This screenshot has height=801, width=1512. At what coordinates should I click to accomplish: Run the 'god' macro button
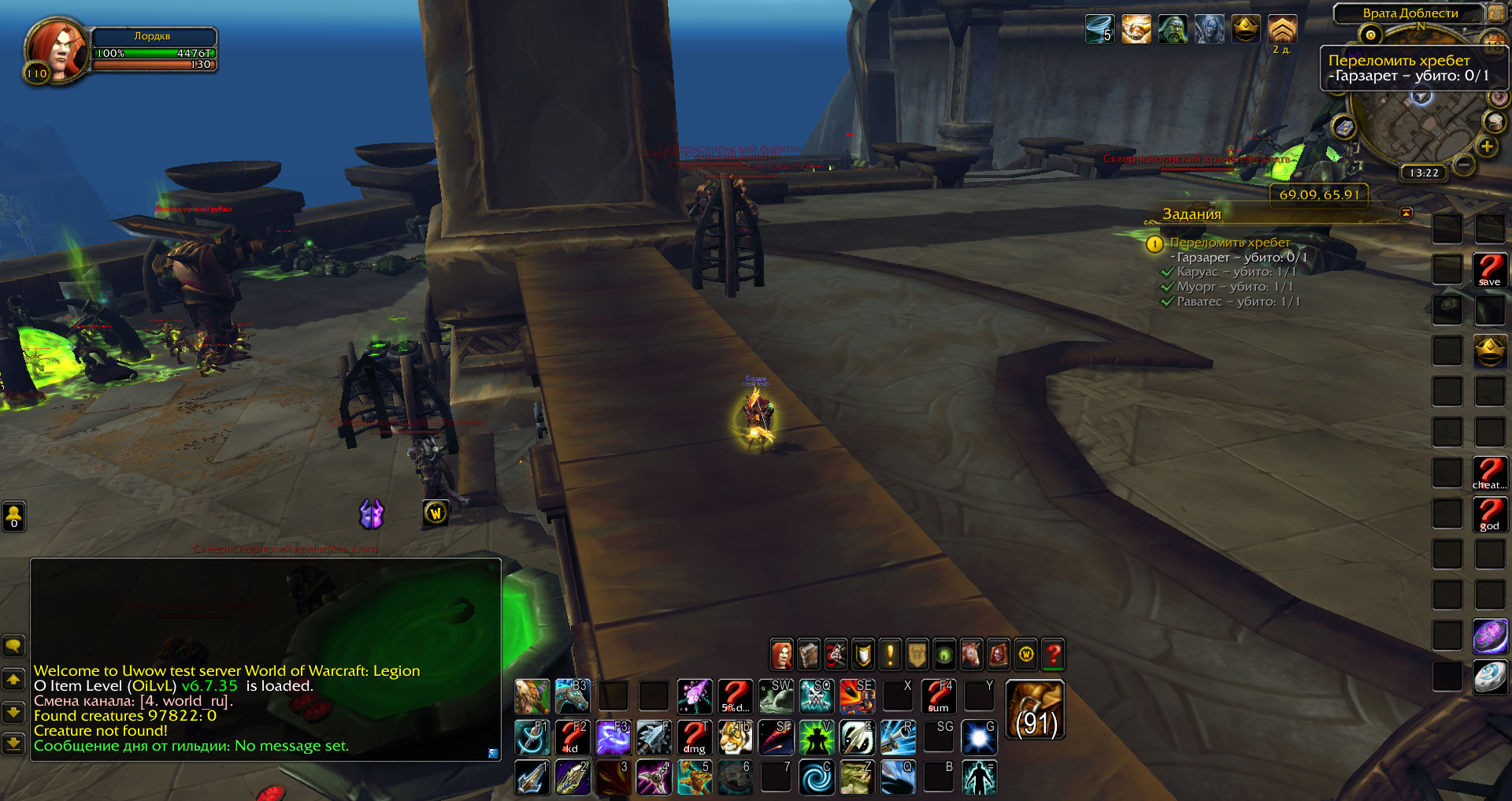pos(1489,515)
